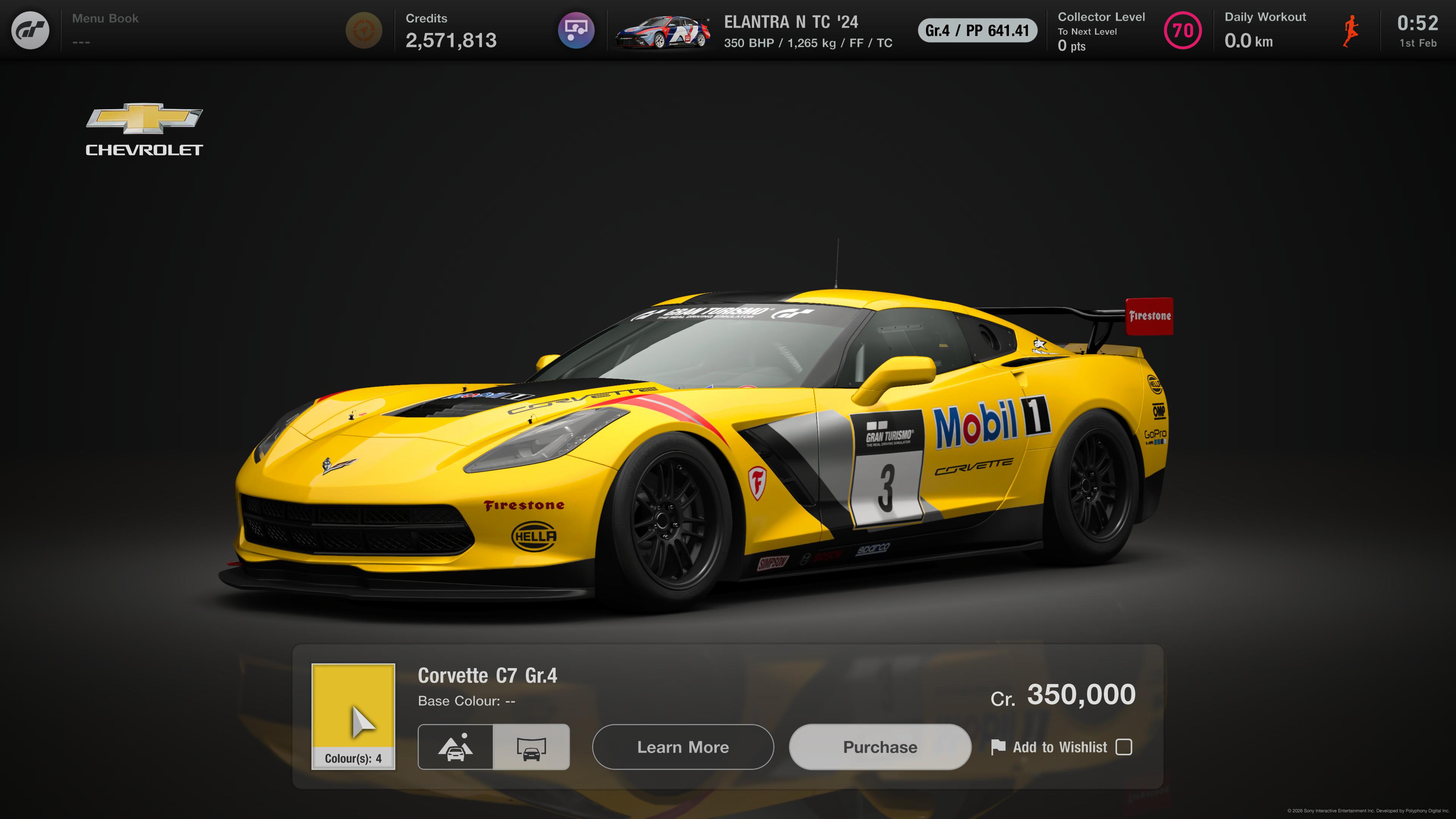Open the yellow colour swatch selector
Viewport: 1456px width, 819px height.
tap(353, 715)
